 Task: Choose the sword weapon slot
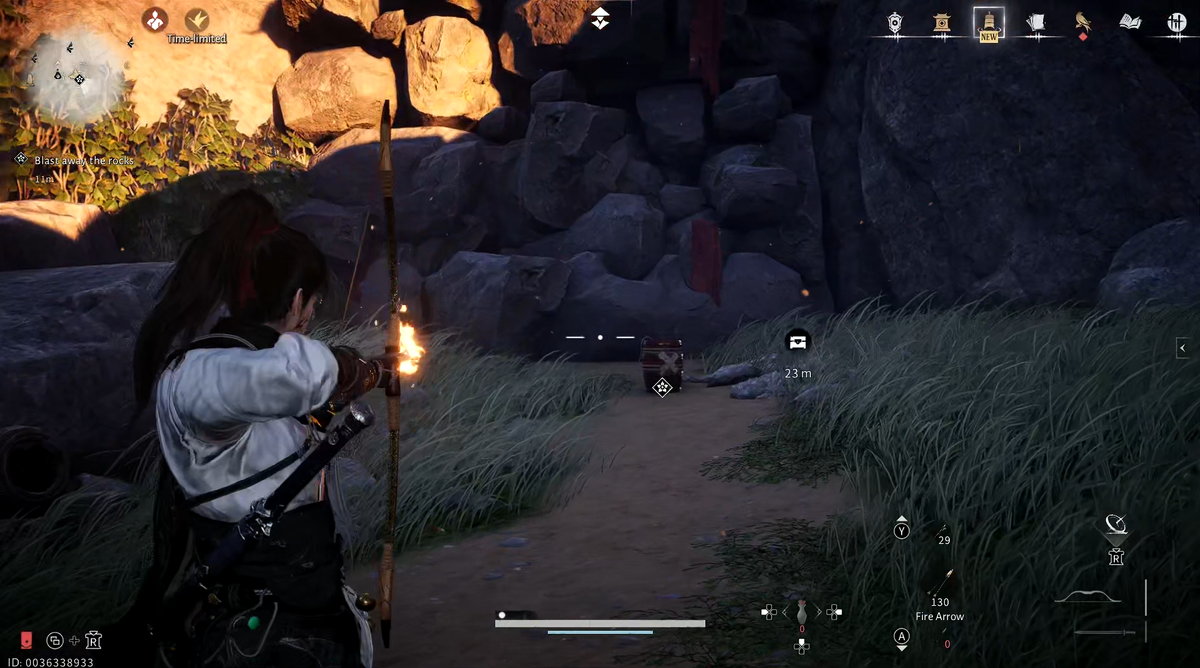click(x=1105, y=632)
